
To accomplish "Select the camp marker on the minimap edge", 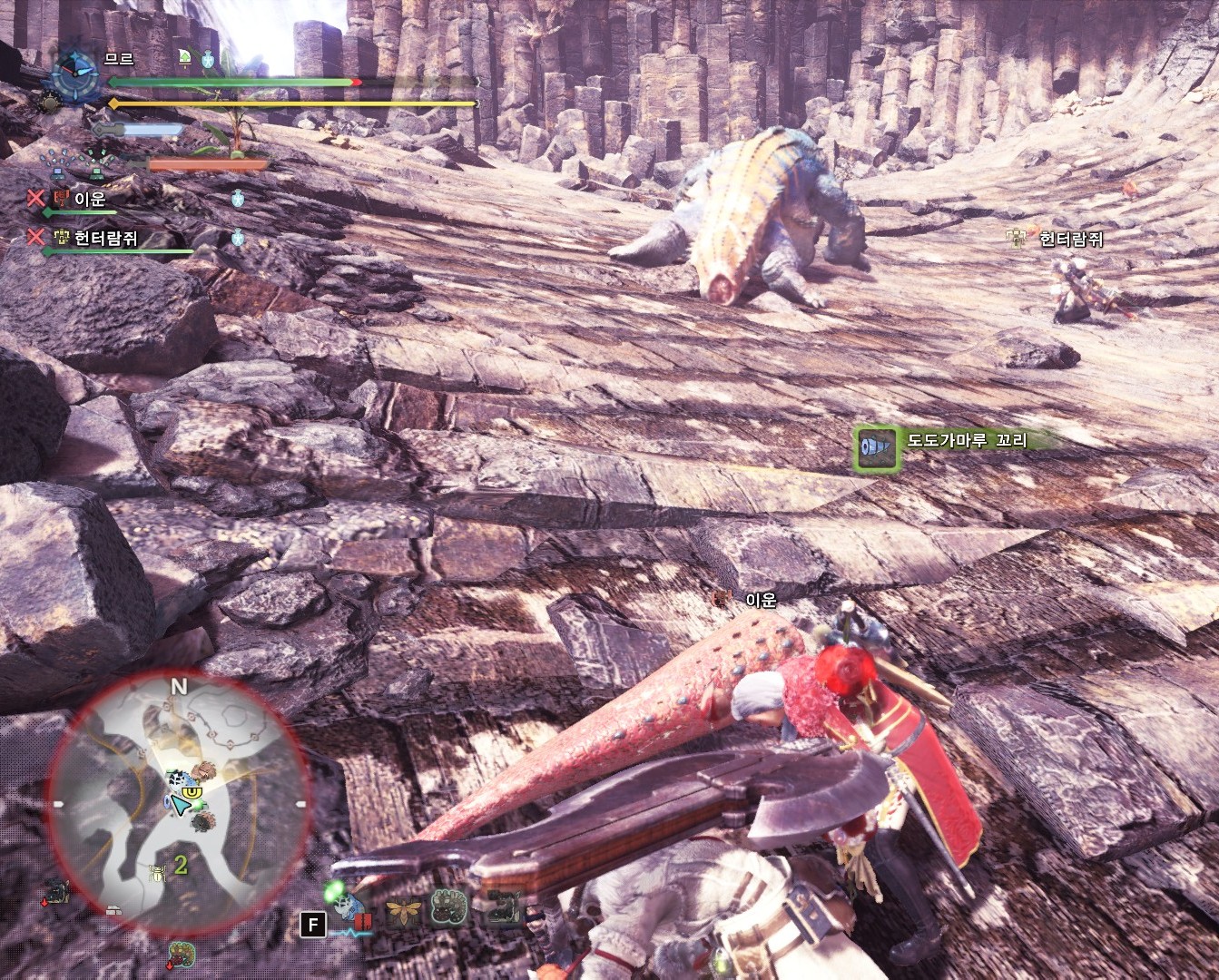I will [113, 910].
